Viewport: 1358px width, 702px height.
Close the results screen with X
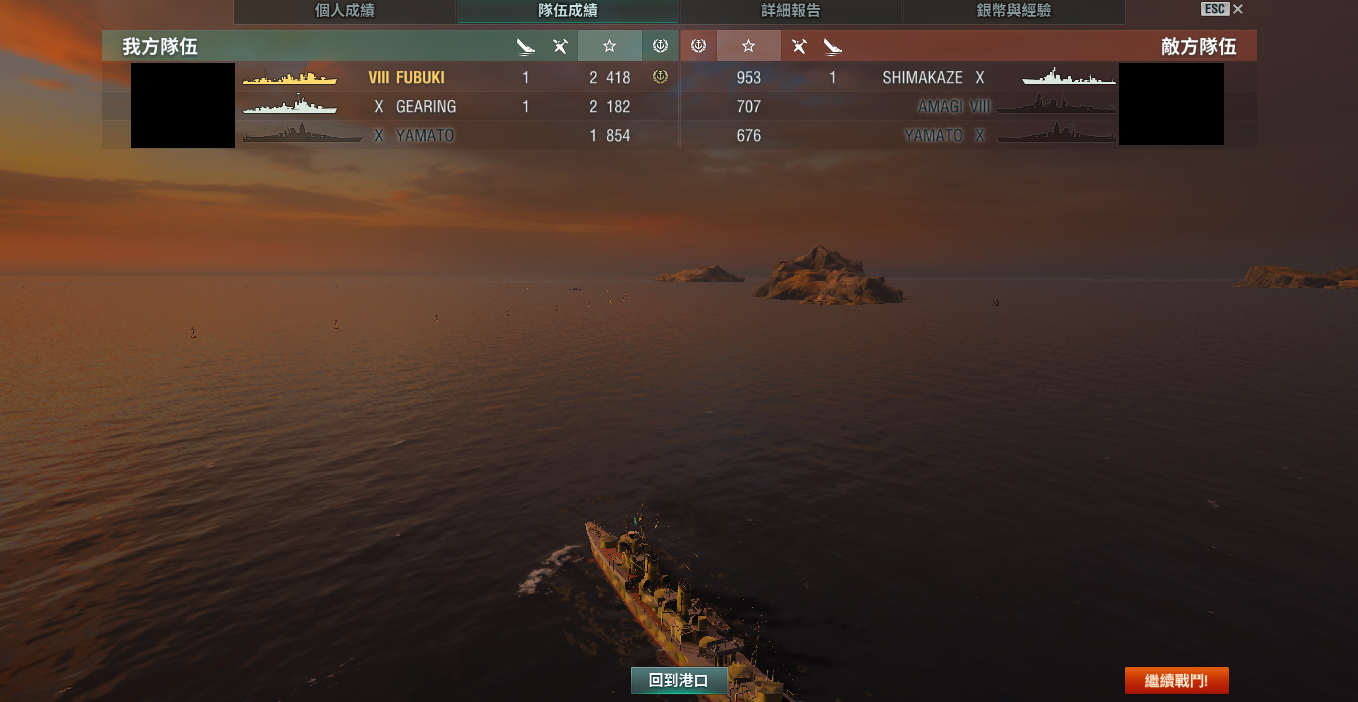(x=1238, y=9)
